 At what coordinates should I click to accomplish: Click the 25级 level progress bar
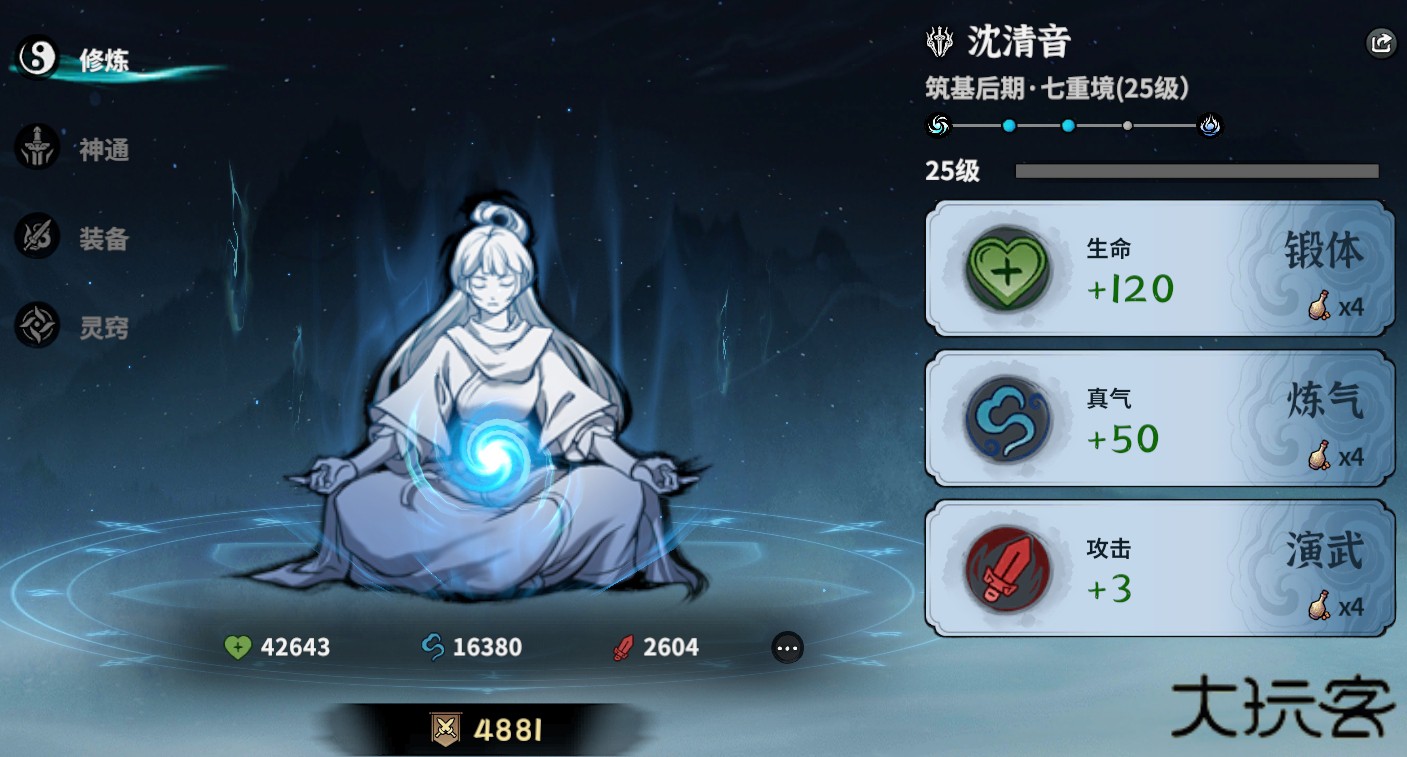1195,171
